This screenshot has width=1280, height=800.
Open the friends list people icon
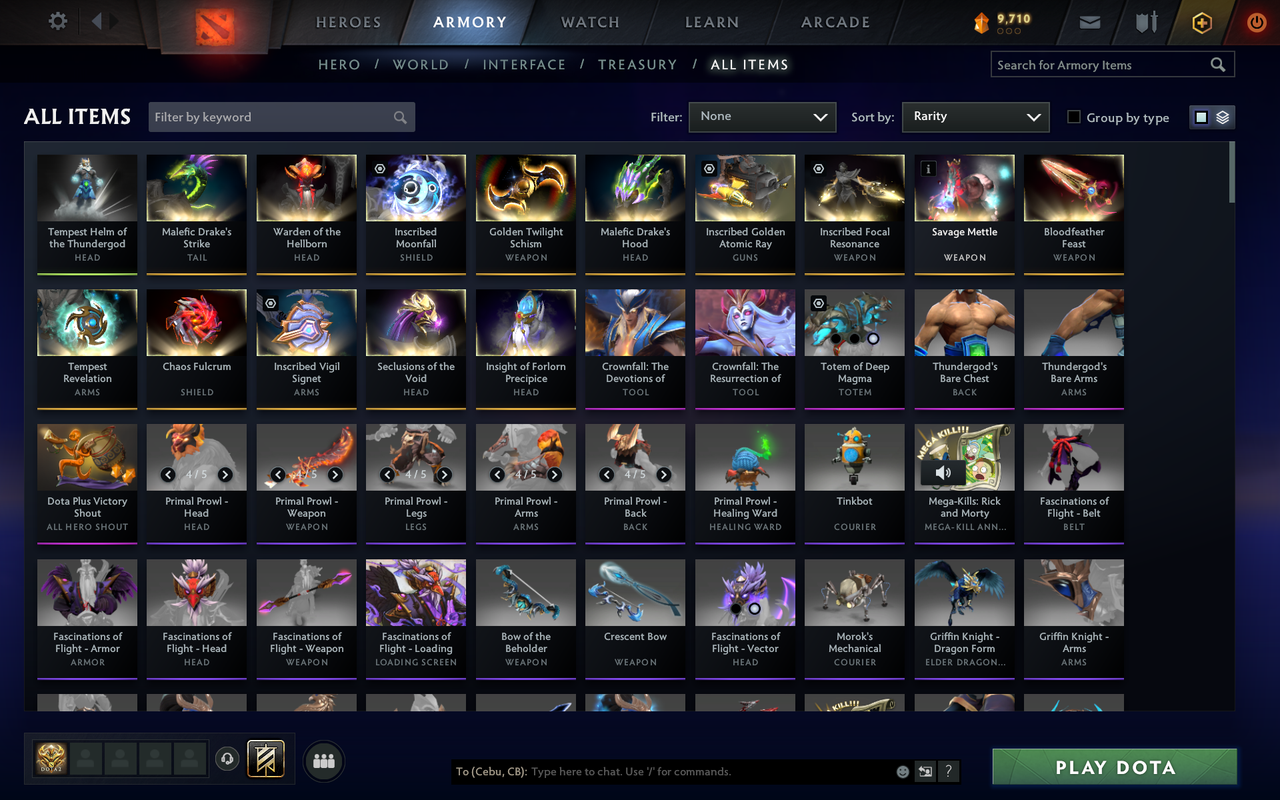pos(324,760)
